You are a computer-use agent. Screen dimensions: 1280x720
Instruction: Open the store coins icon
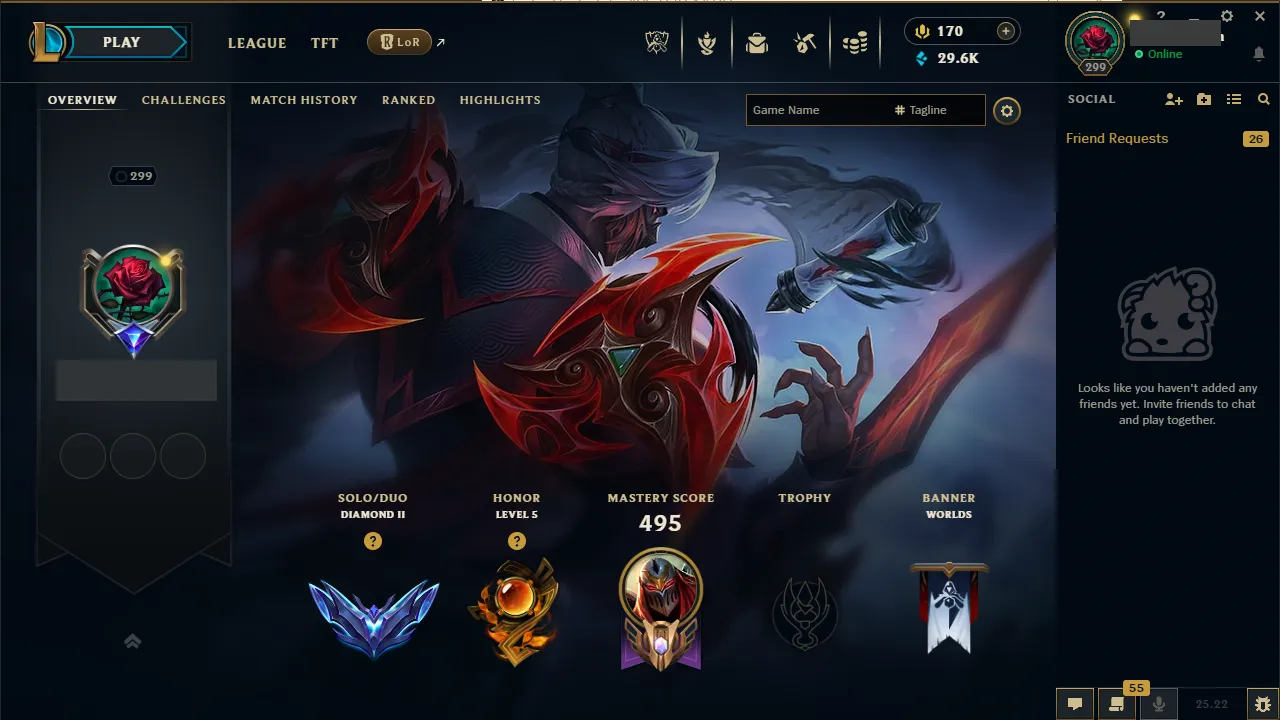[856, 42]
